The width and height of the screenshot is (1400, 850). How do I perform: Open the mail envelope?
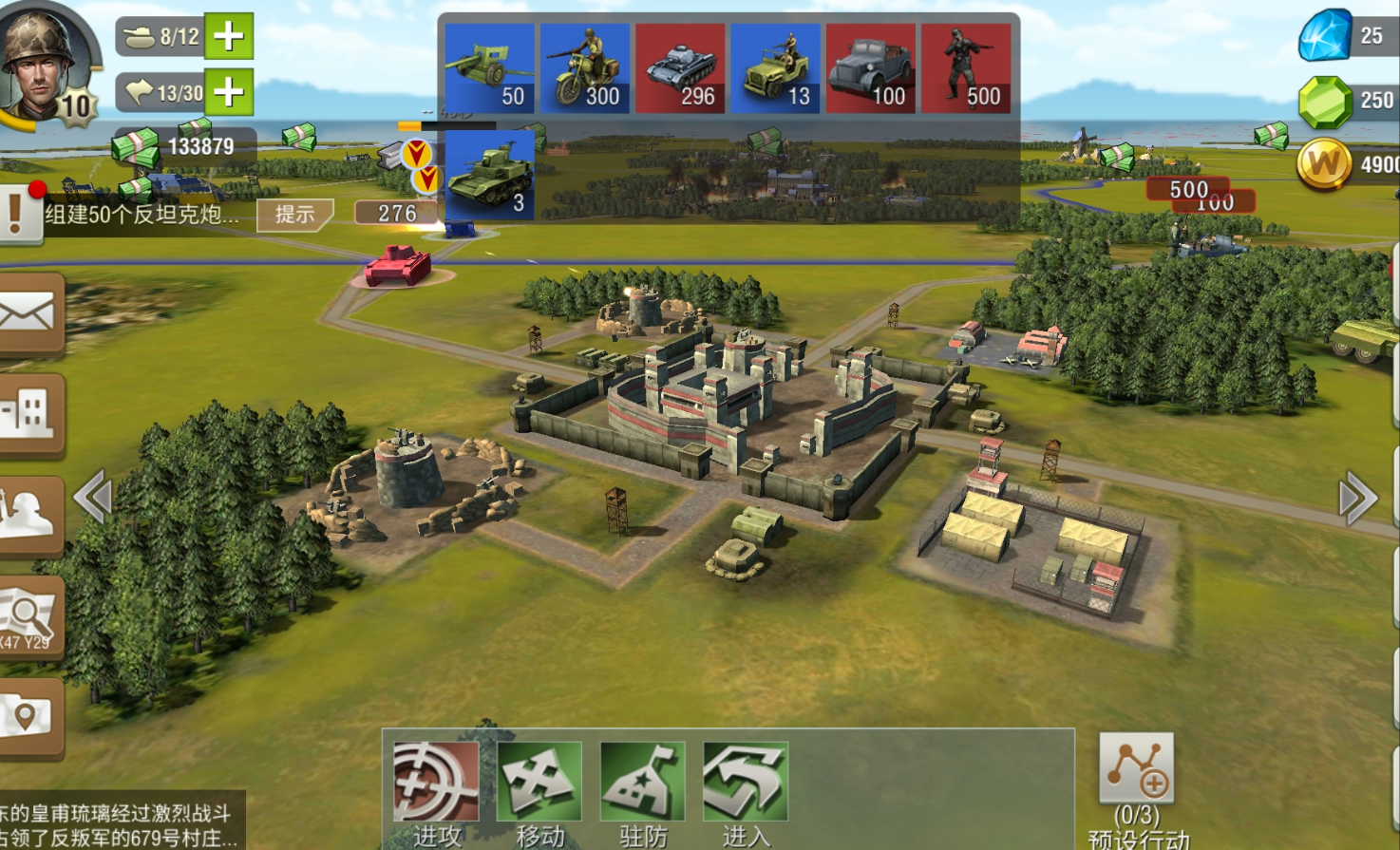[28, 314]
